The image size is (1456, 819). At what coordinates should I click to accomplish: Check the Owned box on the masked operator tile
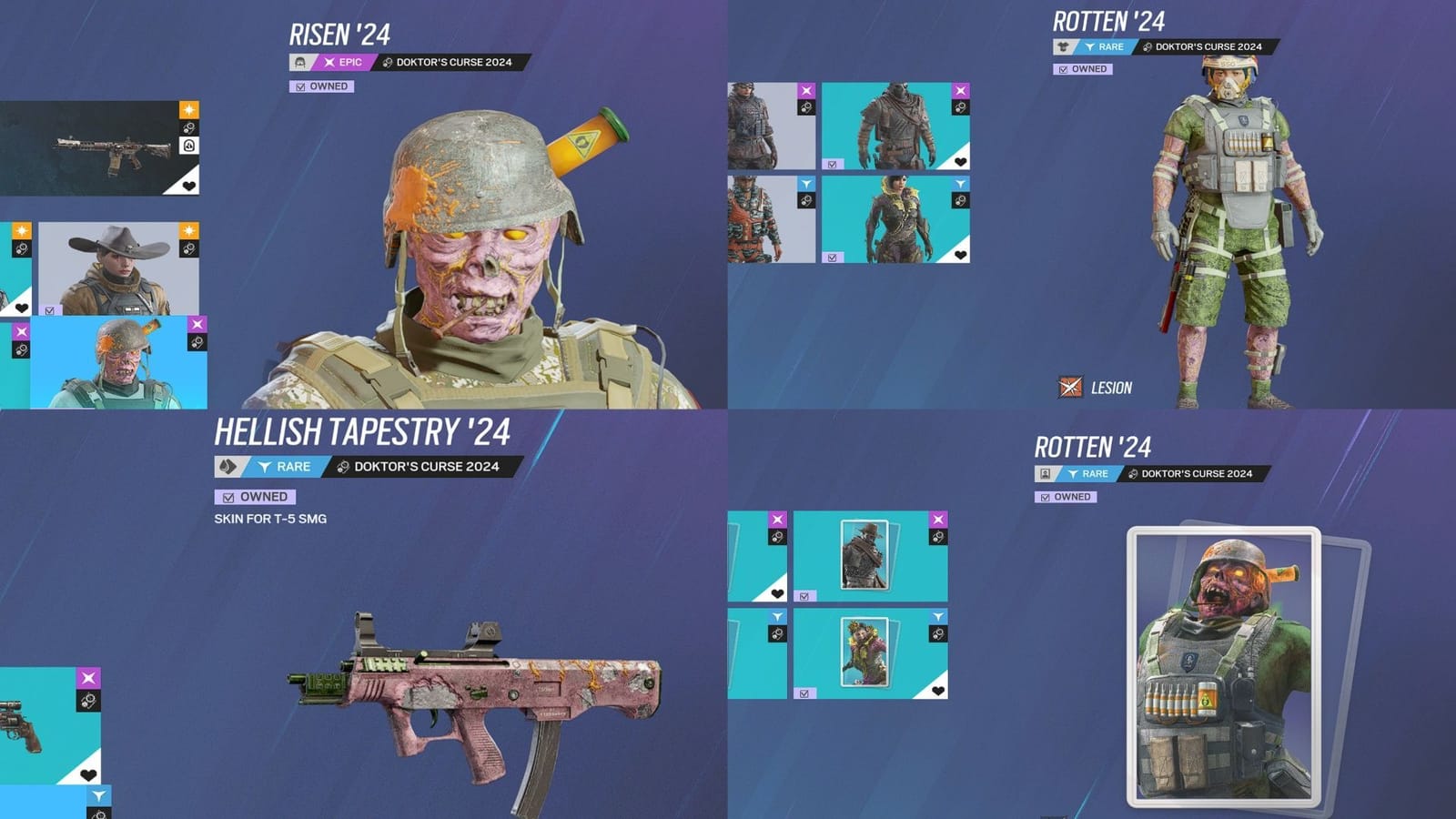tap(832, 165)
